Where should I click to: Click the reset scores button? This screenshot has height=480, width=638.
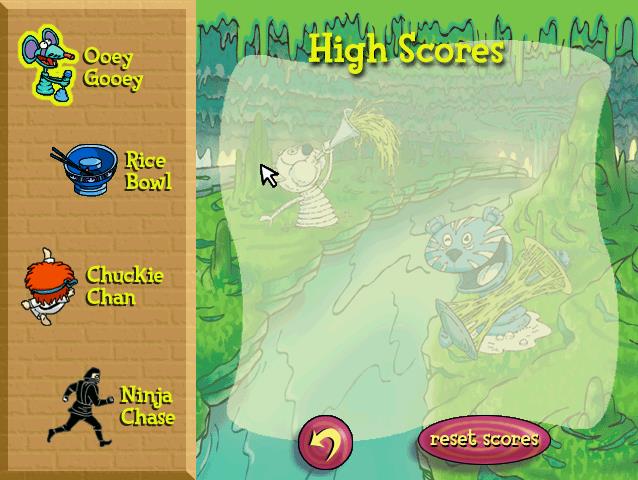[x=484, y=439]
